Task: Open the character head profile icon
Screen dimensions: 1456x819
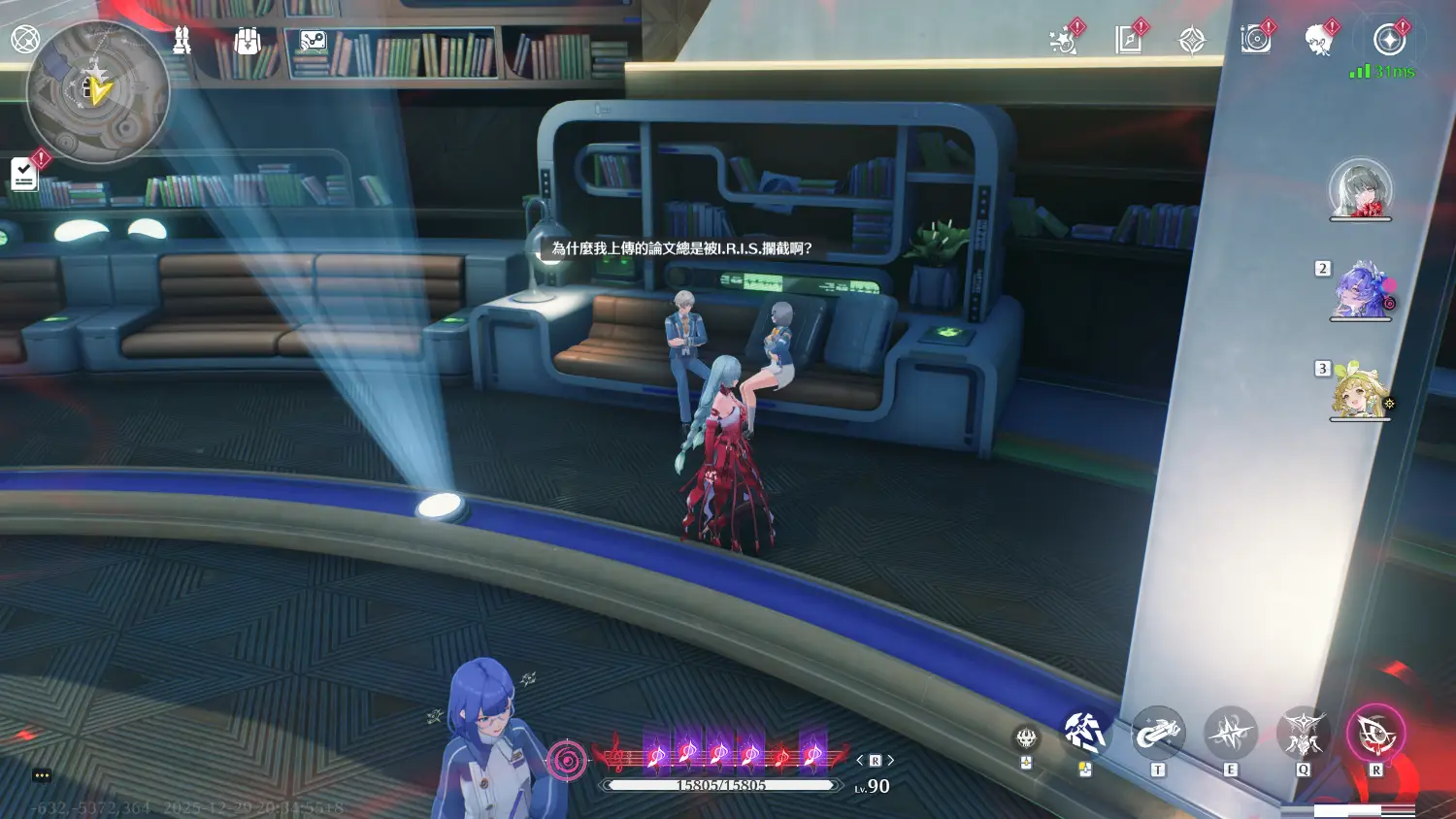Action: point(1318,41)
